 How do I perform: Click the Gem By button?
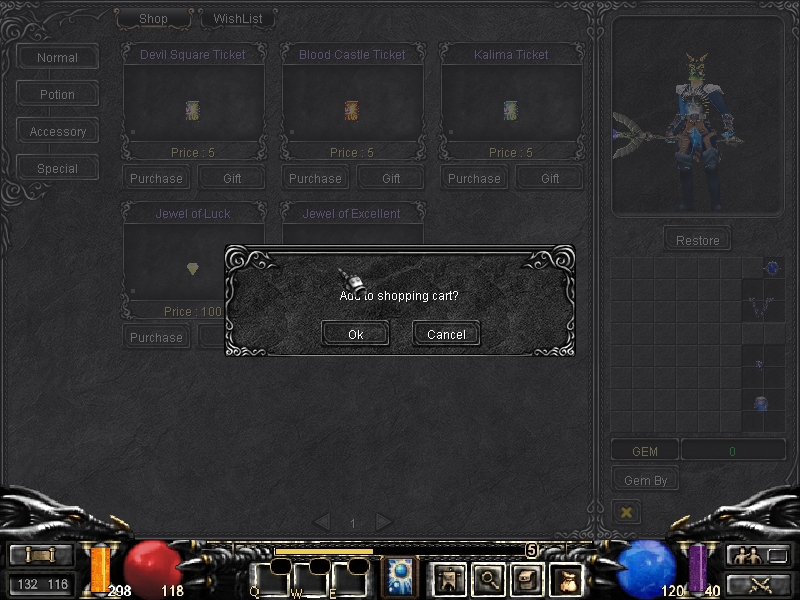[x=645, y=481]
